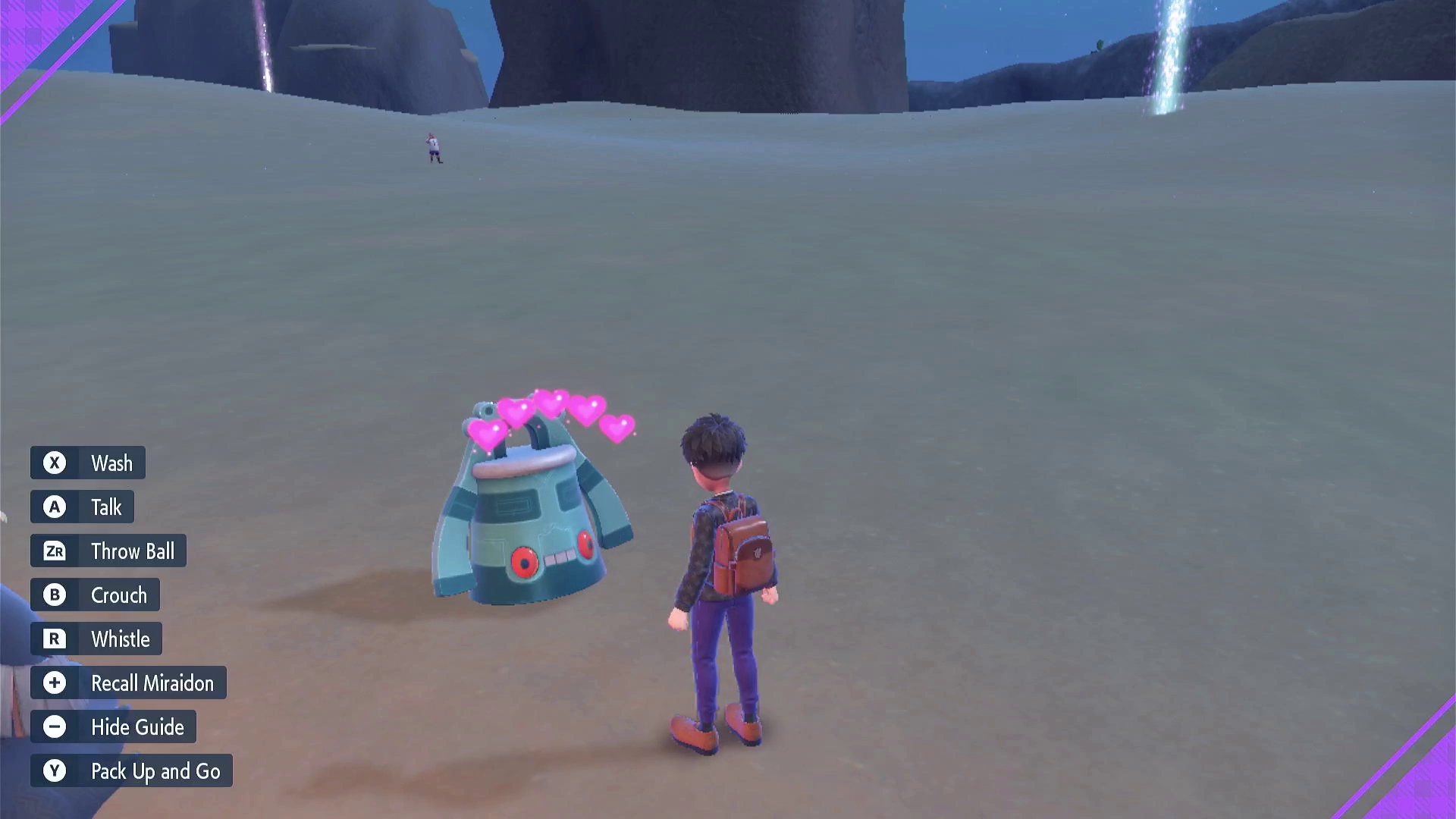This screenshot has height=819, width=1456.
Task: Click the Y icon for Pack Up and Go
Action: click(x=53, y=770)
